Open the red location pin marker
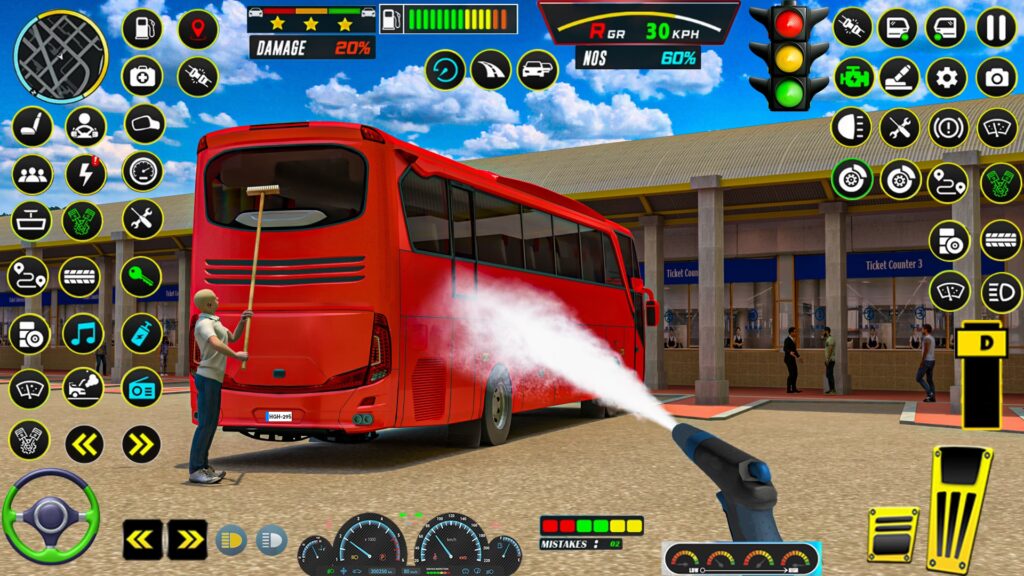 tap(197, 29)
